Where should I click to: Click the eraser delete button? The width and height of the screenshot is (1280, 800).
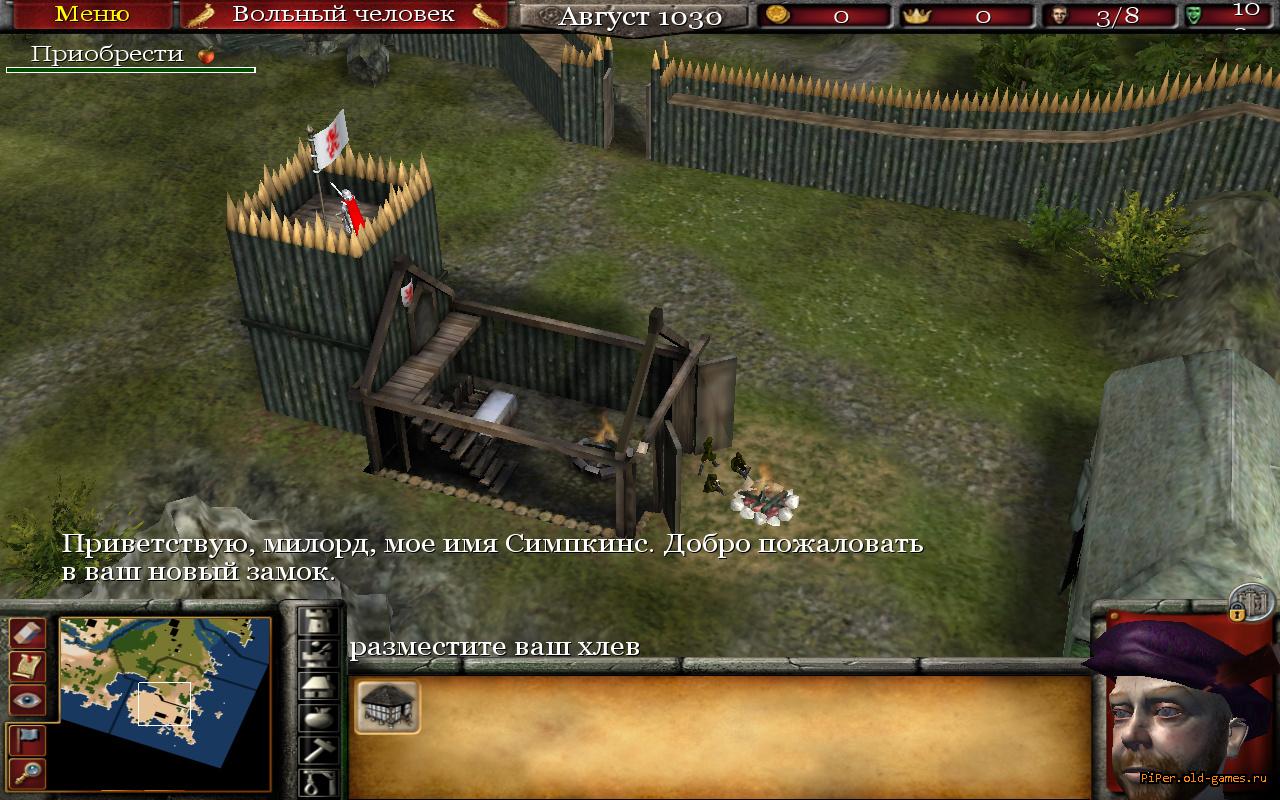[x=27, y=632]
